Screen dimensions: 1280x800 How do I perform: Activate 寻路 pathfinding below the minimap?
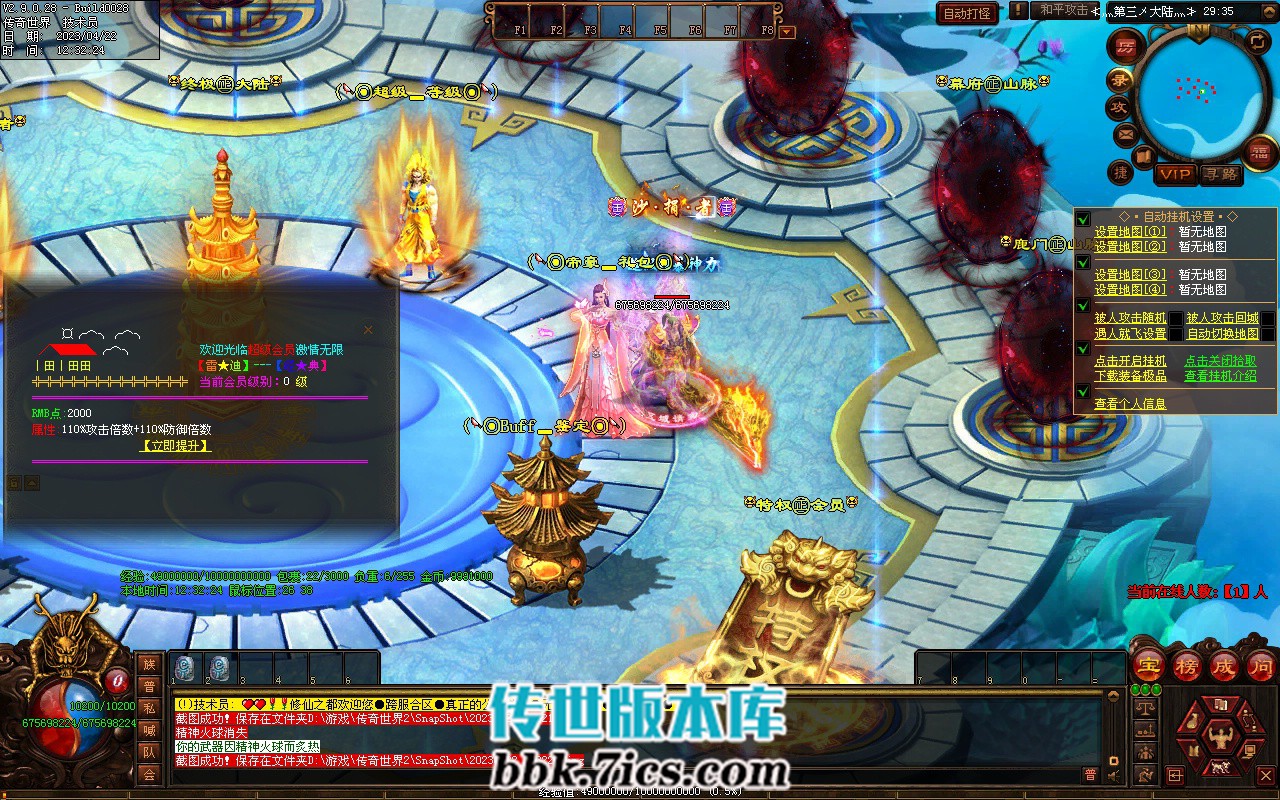coord(1222,174)
